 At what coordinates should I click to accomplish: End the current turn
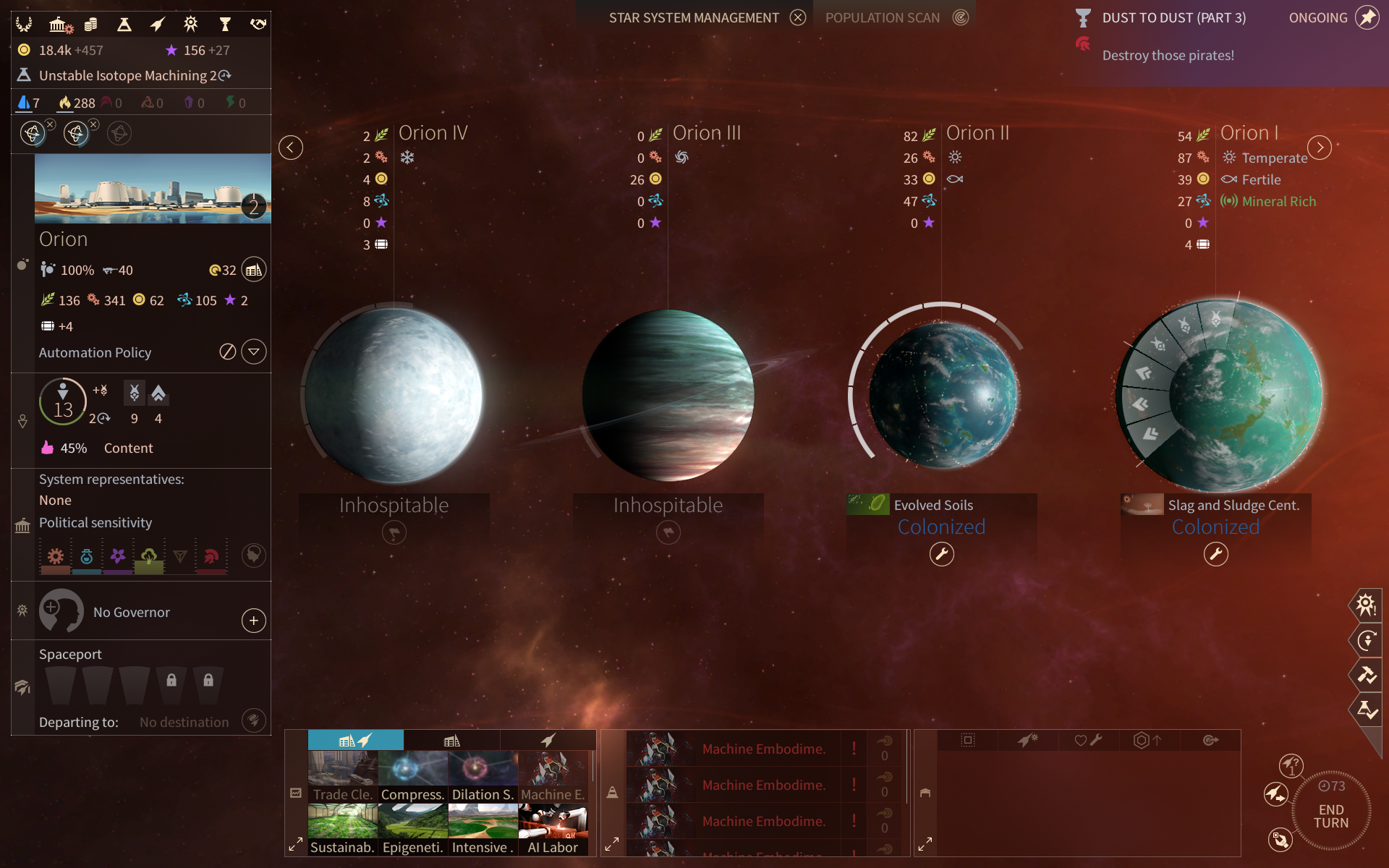1330,816
